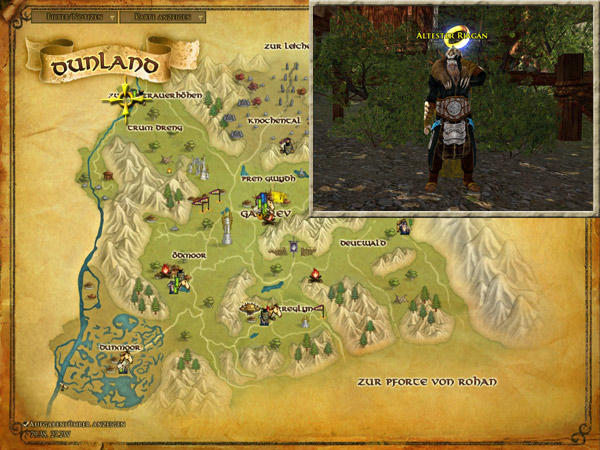Open the Karte anzeigen dropdown
Image resolution: width=600 pixels, height=450 pixels.
(x=163, y=17)
